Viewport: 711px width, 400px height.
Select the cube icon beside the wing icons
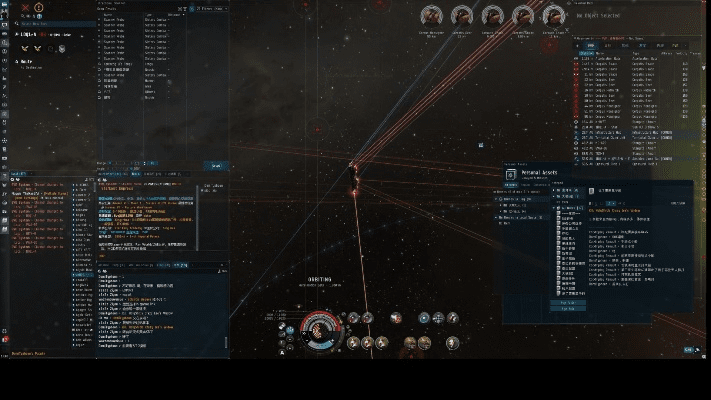pos(61,47)
